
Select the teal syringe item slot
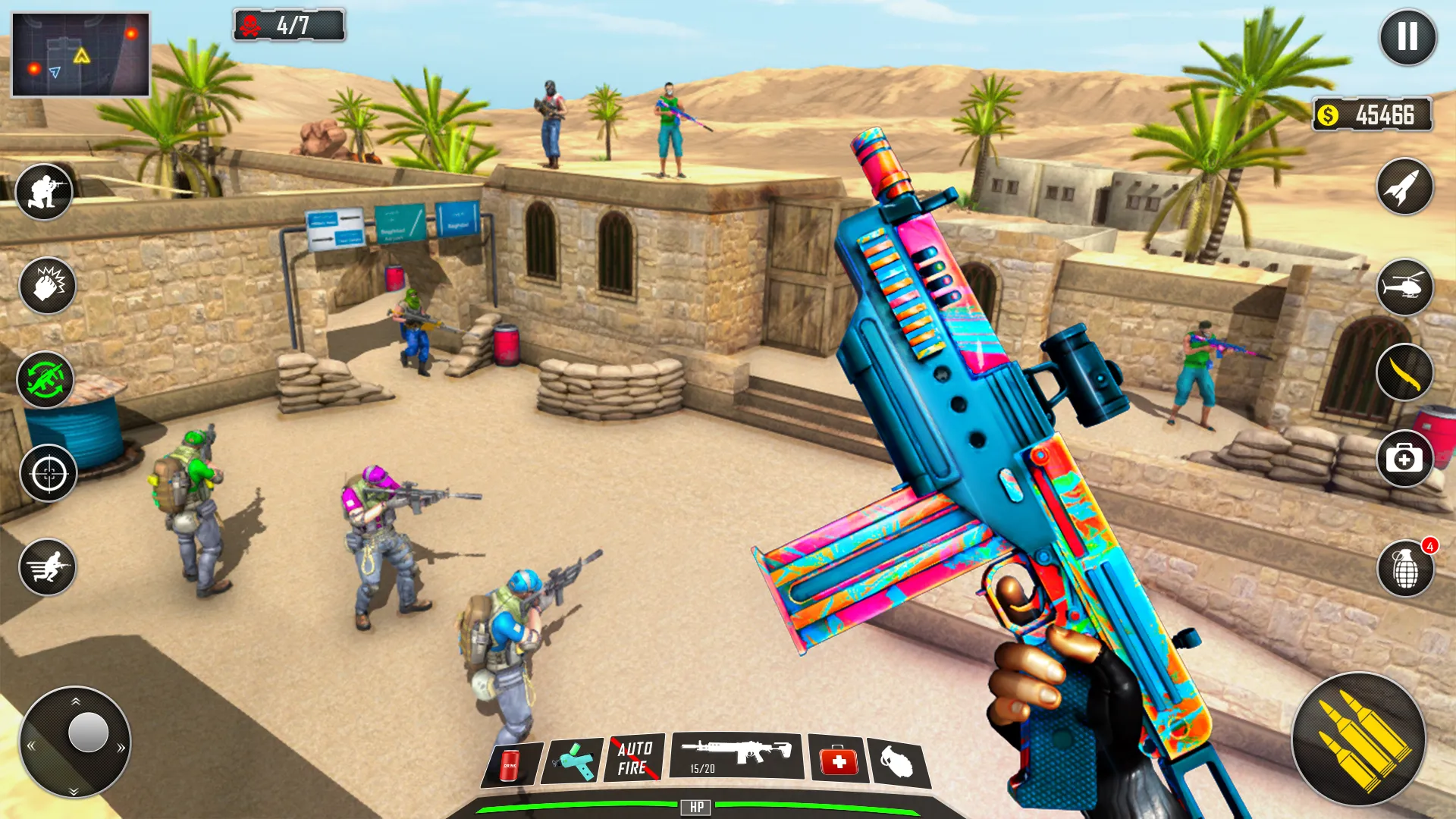point(575,761)
